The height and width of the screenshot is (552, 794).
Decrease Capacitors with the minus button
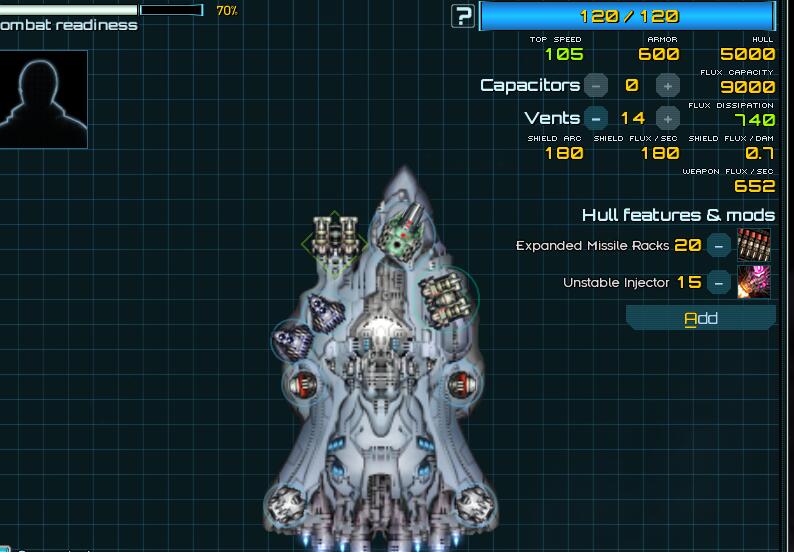pyautogui.click(x=596, y=86)
